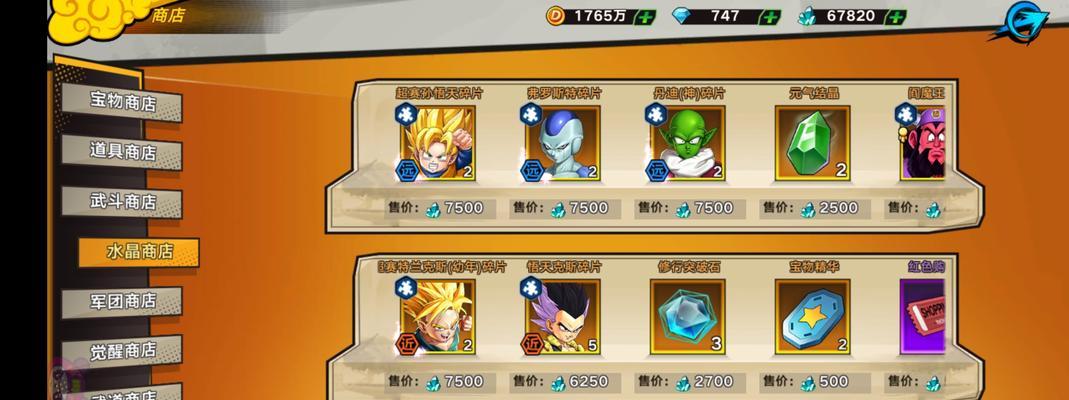Buy the 修行突破石 stone
This screenshot has height=400, width=1069.
pos(687,316)
